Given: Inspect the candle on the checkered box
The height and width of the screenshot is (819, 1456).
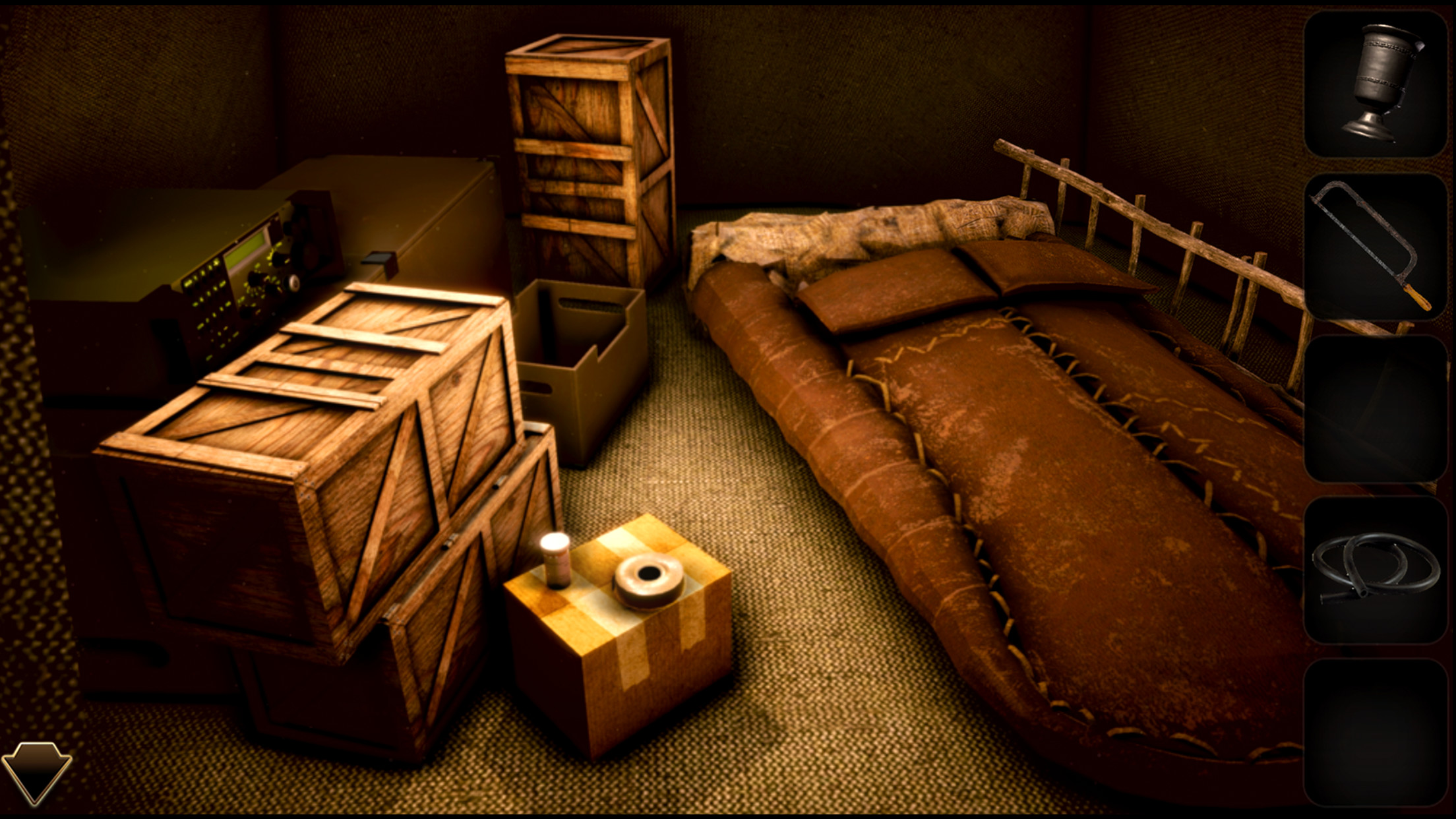Looking at the screenshot, I should 555,561.
